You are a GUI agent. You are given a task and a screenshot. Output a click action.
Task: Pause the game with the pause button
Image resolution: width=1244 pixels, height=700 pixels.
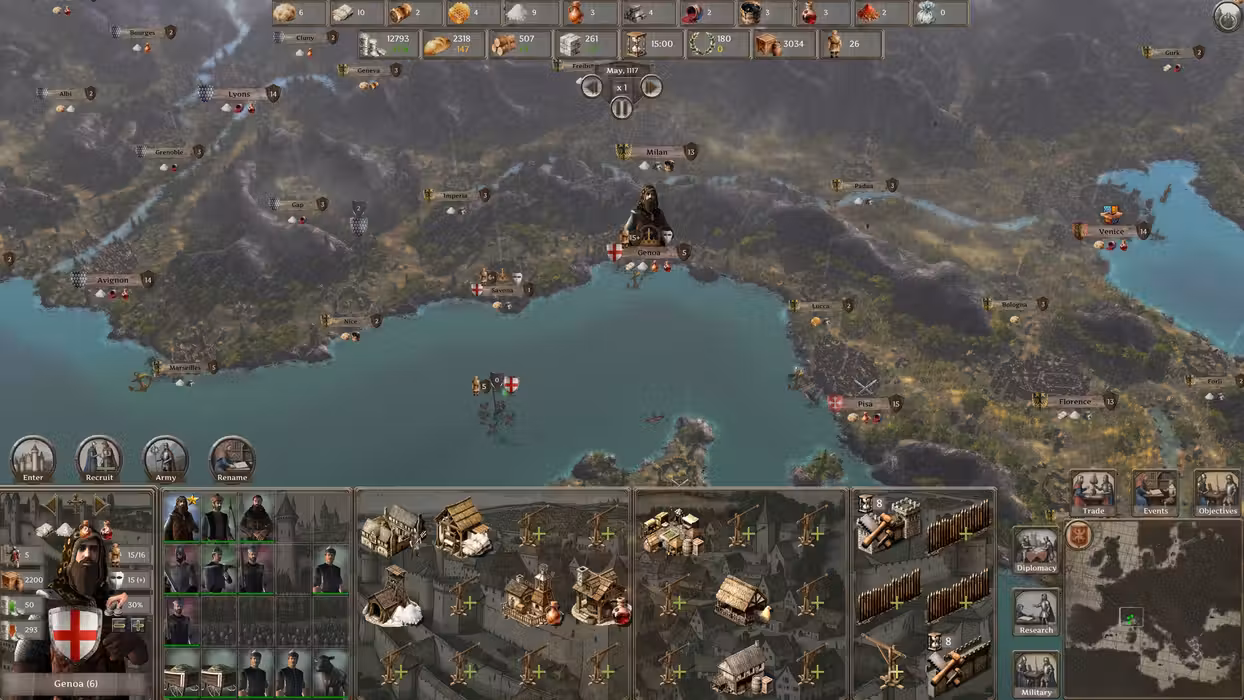(x=622, y=108)
